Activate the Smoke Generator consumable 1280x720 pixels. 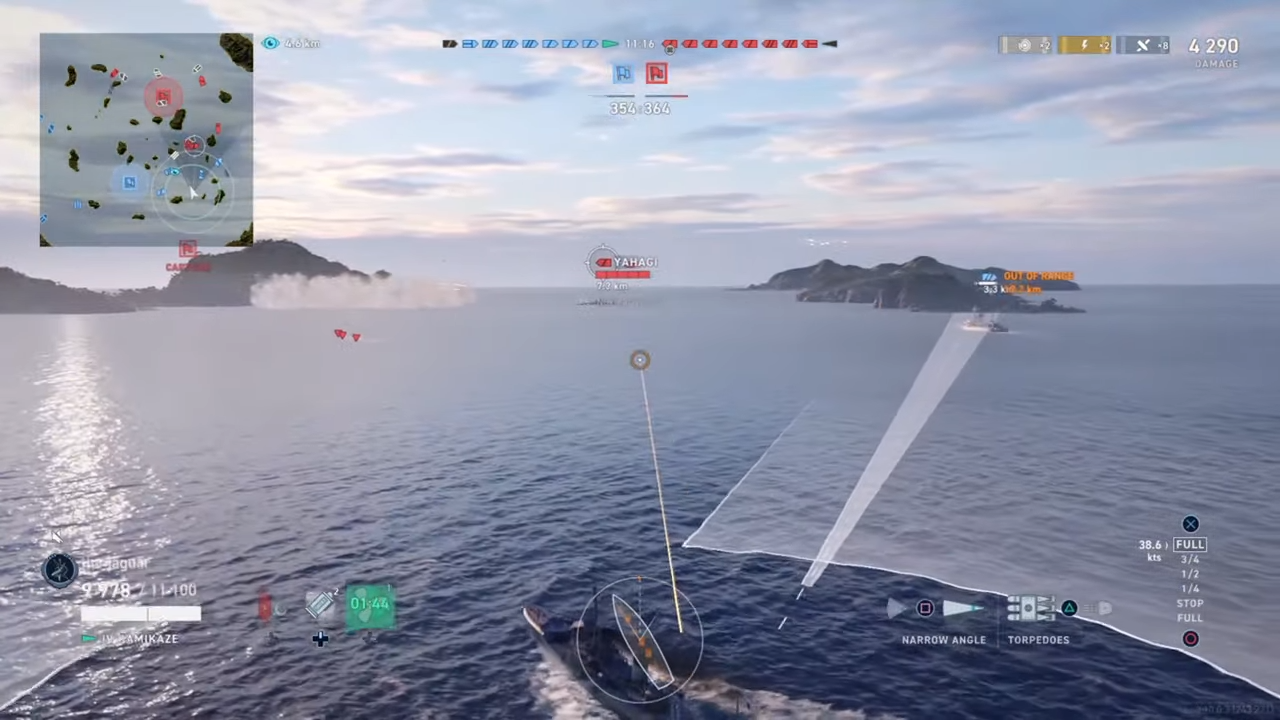click(320, 603)
